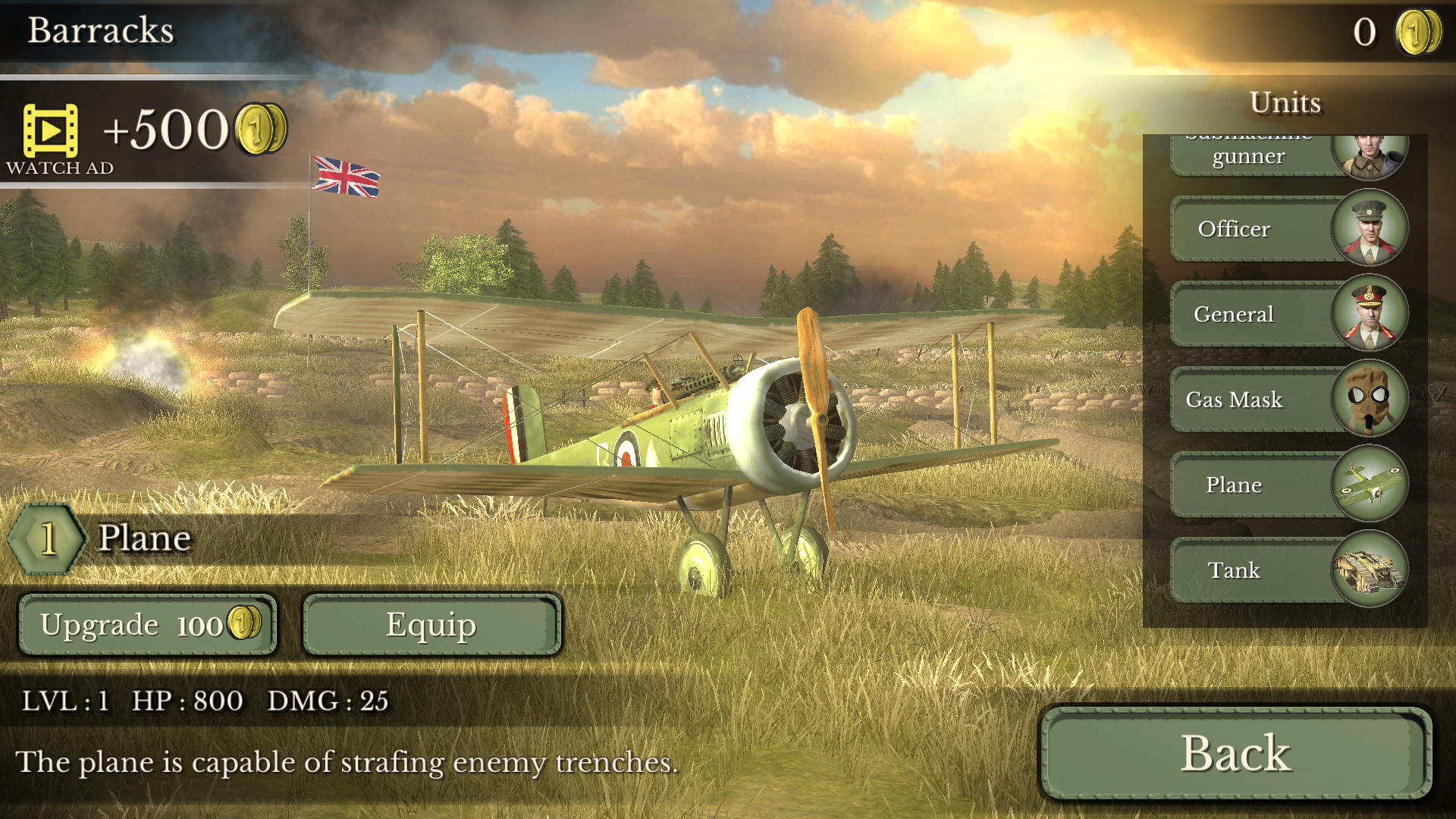Equip the Plane unit

(x=431, y=625)
